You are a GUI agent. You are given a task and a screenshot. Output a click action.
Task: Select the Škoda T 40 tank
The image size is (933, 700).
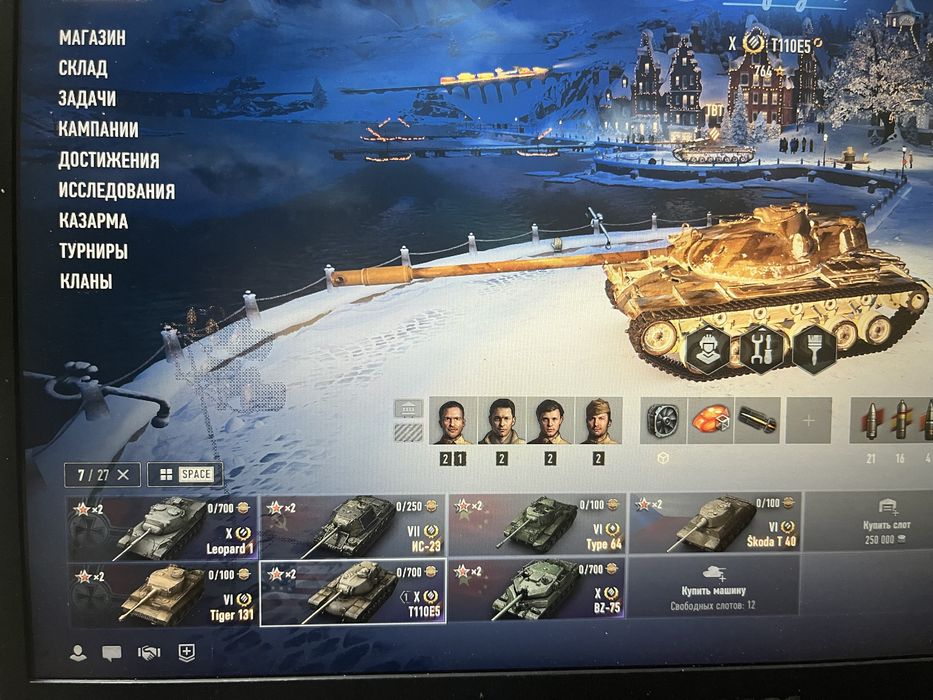715,525
